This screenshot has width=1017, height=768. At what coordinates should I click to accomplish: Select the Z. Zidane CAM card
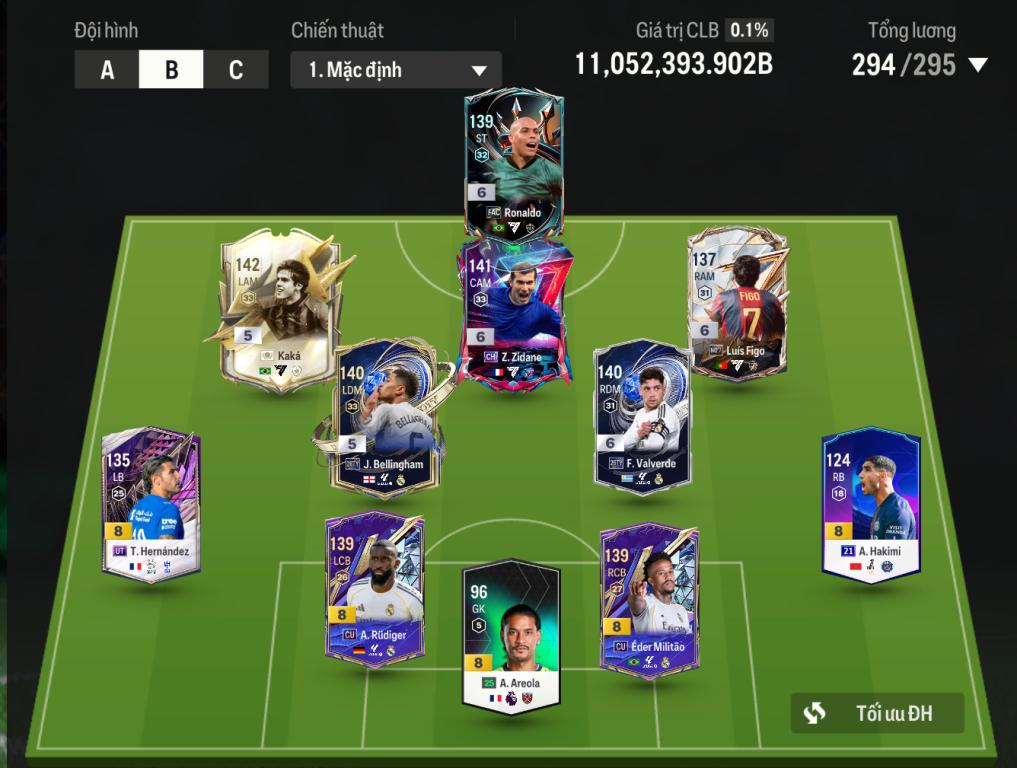[x=514, y=310]
